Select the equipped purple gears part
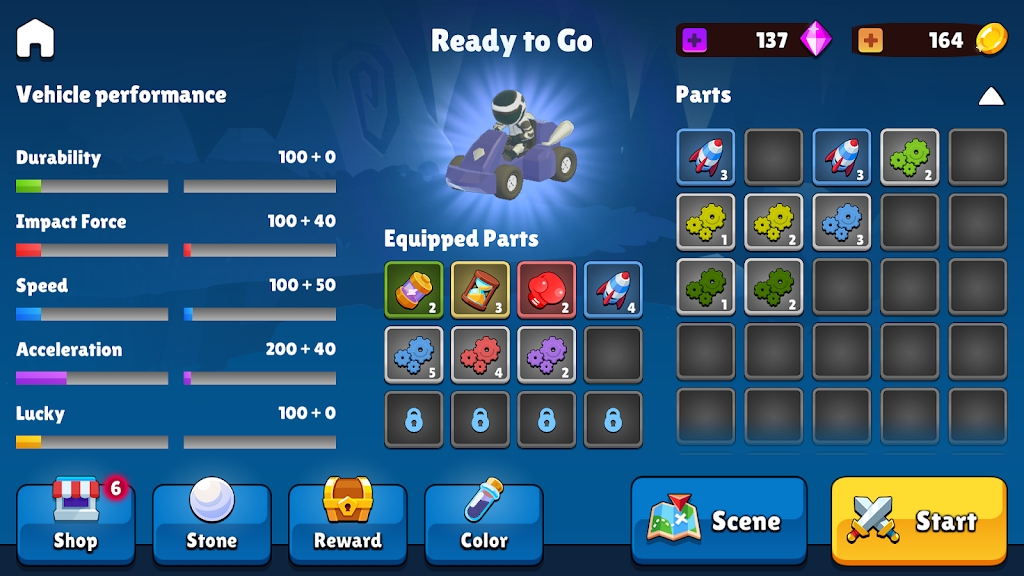Viewport: 1024px width, 576px height. coord(546,355)
